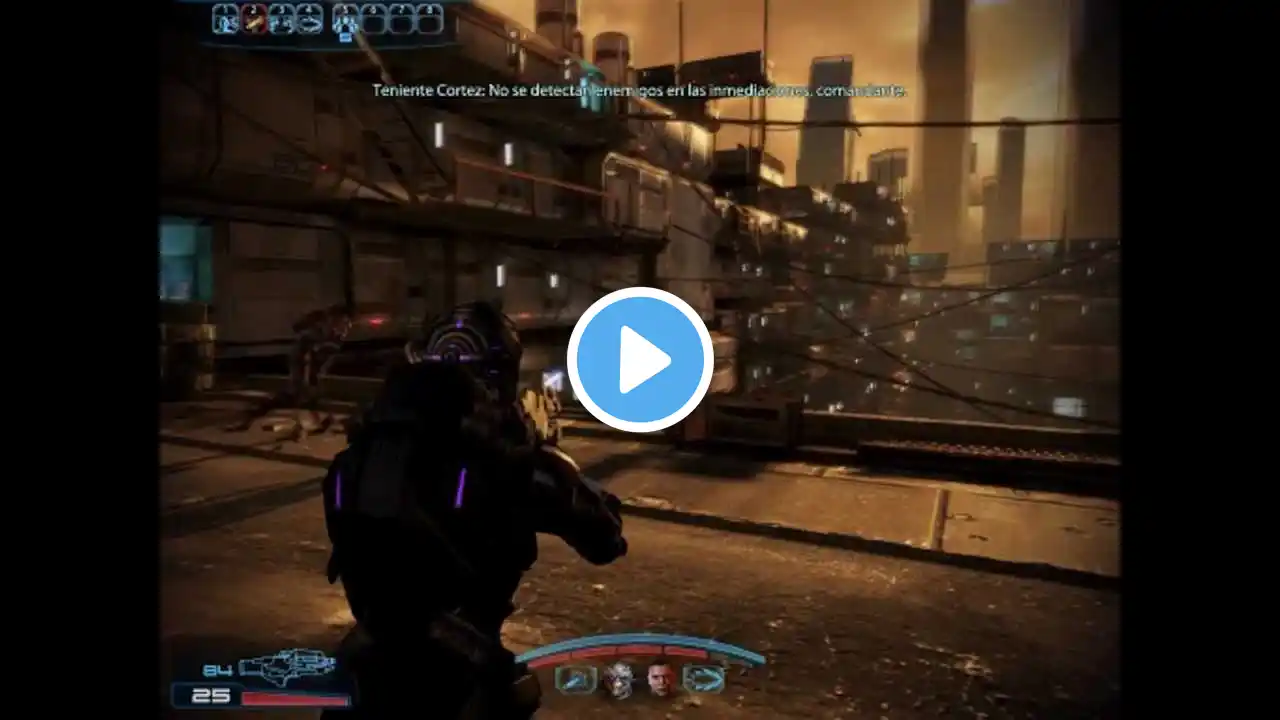
Task: Play the video with the blue button
Action: (x=640, y=359)
